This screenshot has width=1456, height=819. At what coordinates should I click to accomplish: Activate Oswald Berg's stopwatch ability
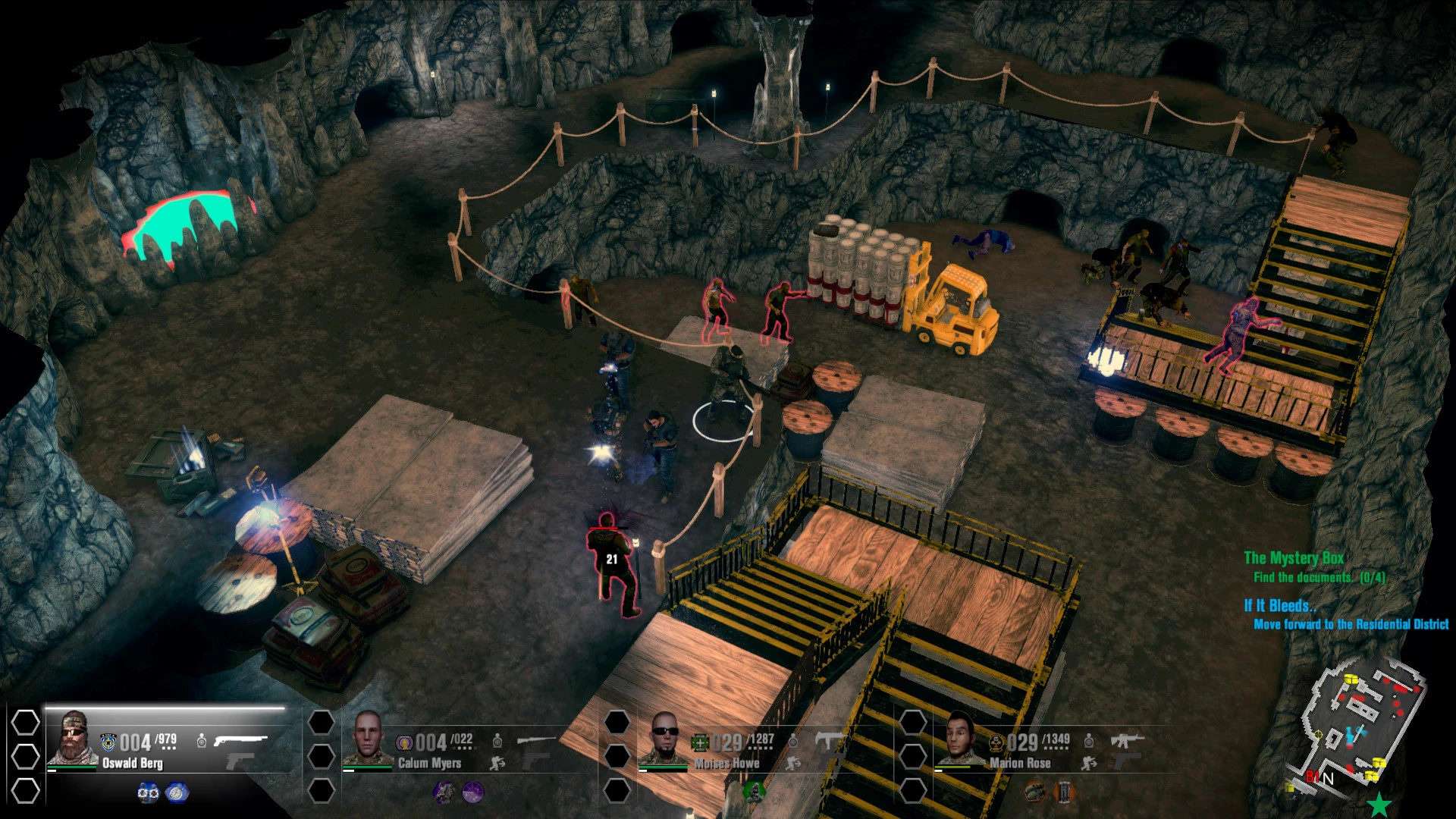[177, 792]
